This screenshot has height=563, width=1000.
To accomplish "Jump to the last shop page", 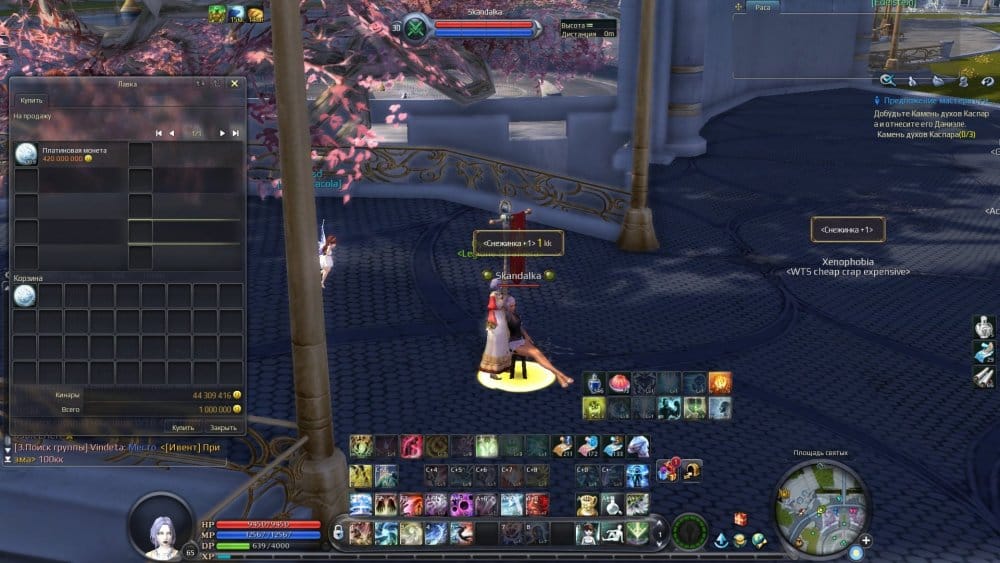I will (x=235, y=133).
